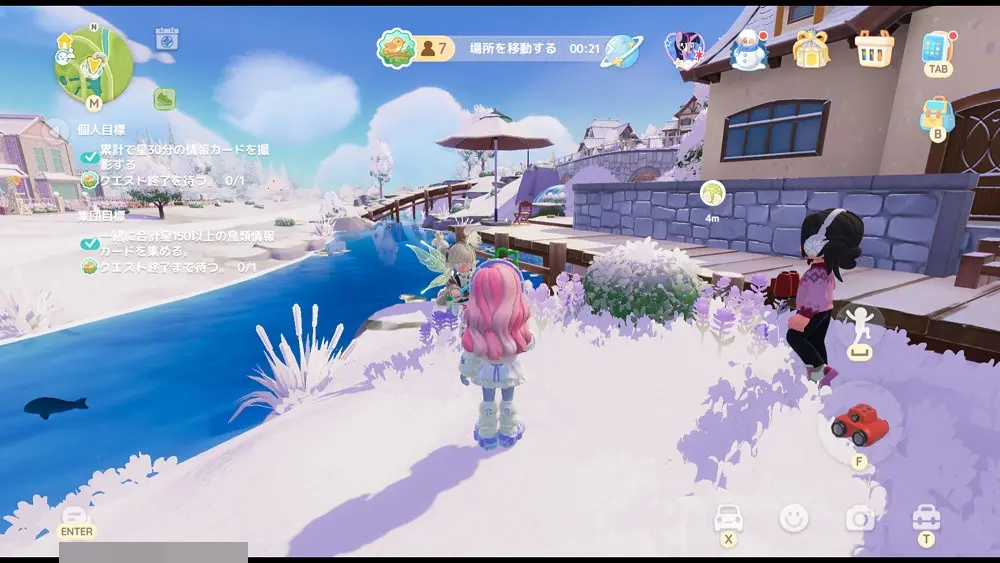Screen dimensions: 1000x563
Task: Open the calendar icon near the minimap
Action: coord(166,39)
